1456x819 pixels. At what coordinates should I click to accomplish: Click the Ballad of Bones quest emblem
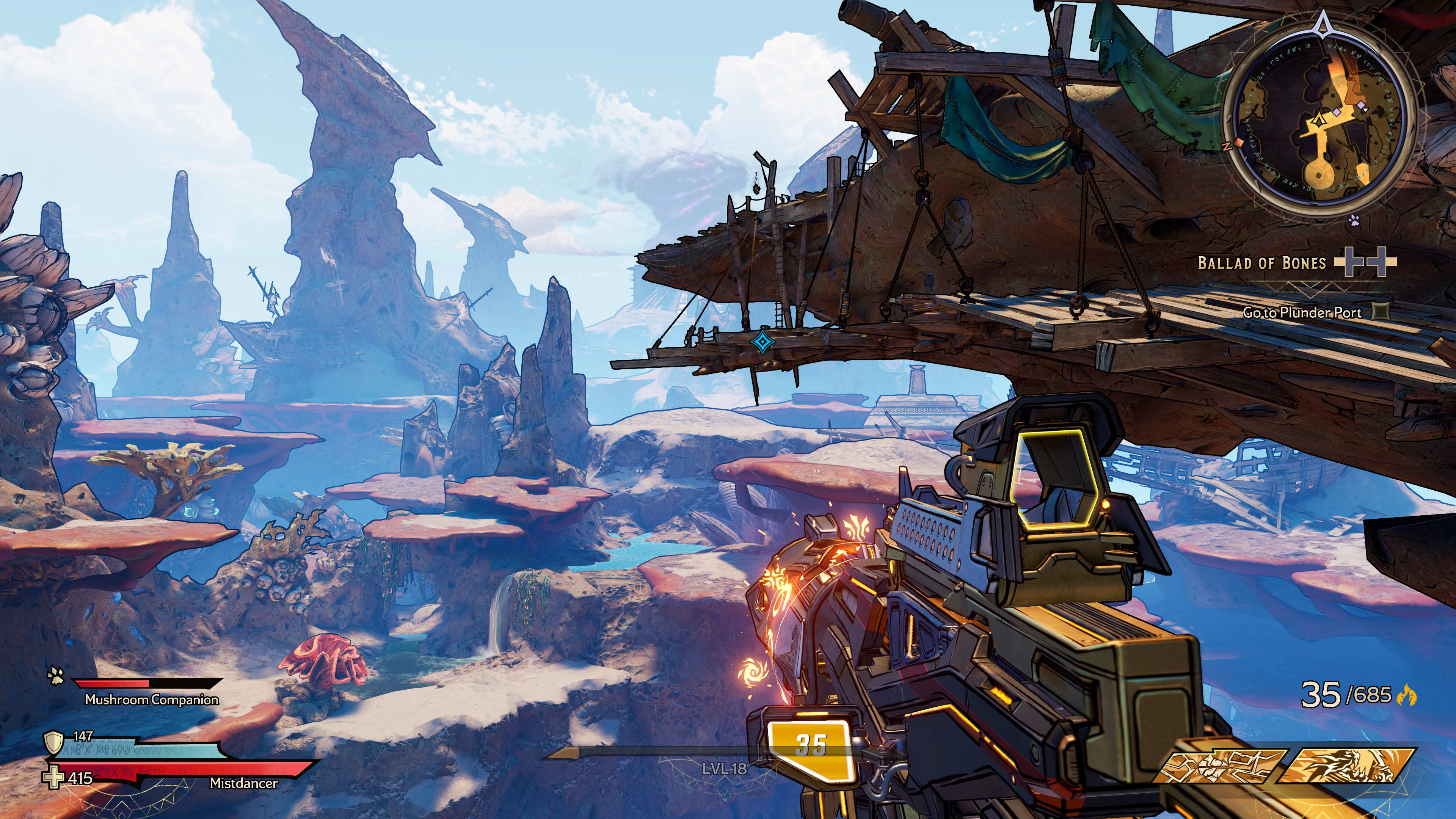pos(1365,262)
